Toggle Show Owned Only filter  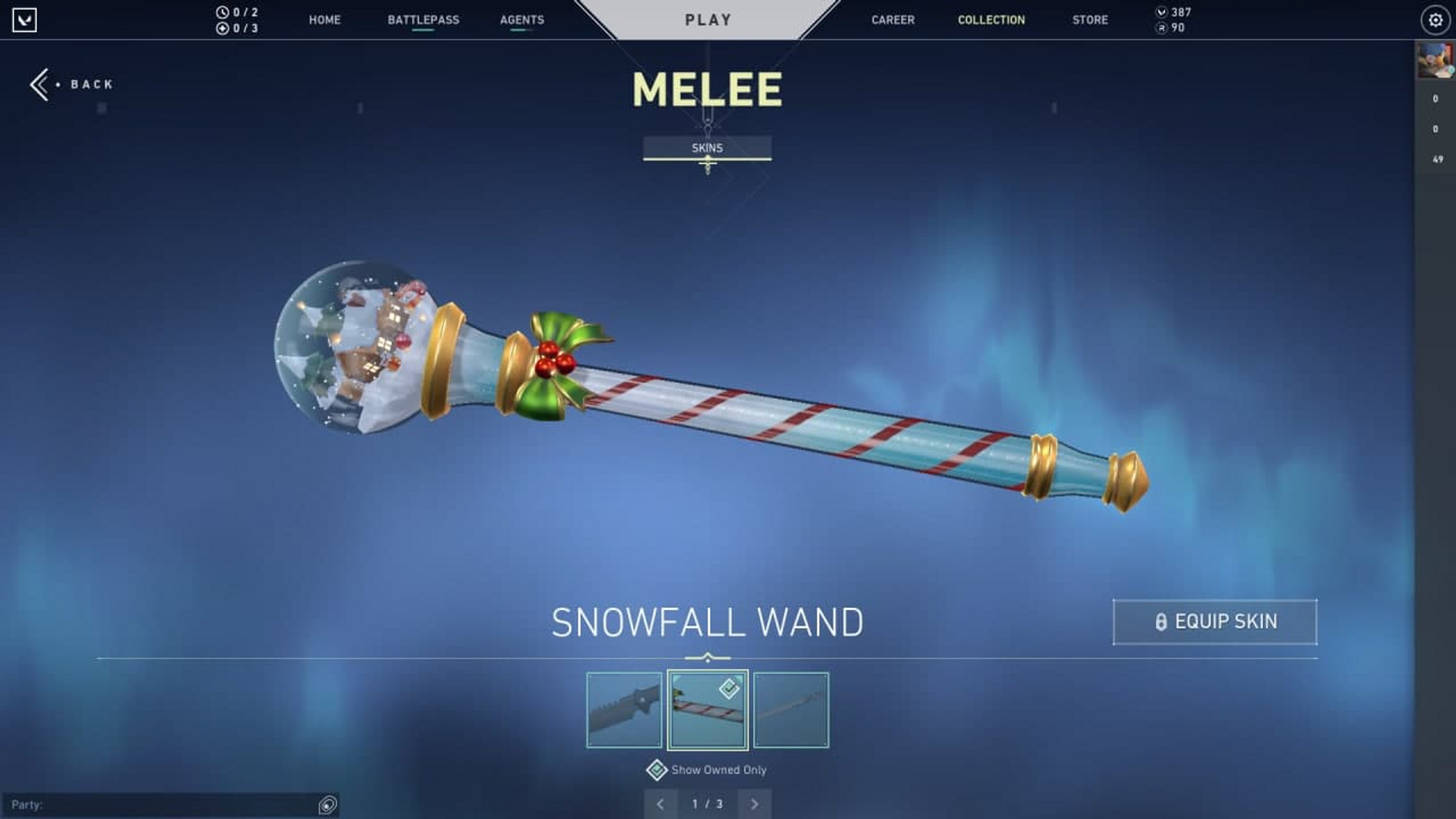657,769
